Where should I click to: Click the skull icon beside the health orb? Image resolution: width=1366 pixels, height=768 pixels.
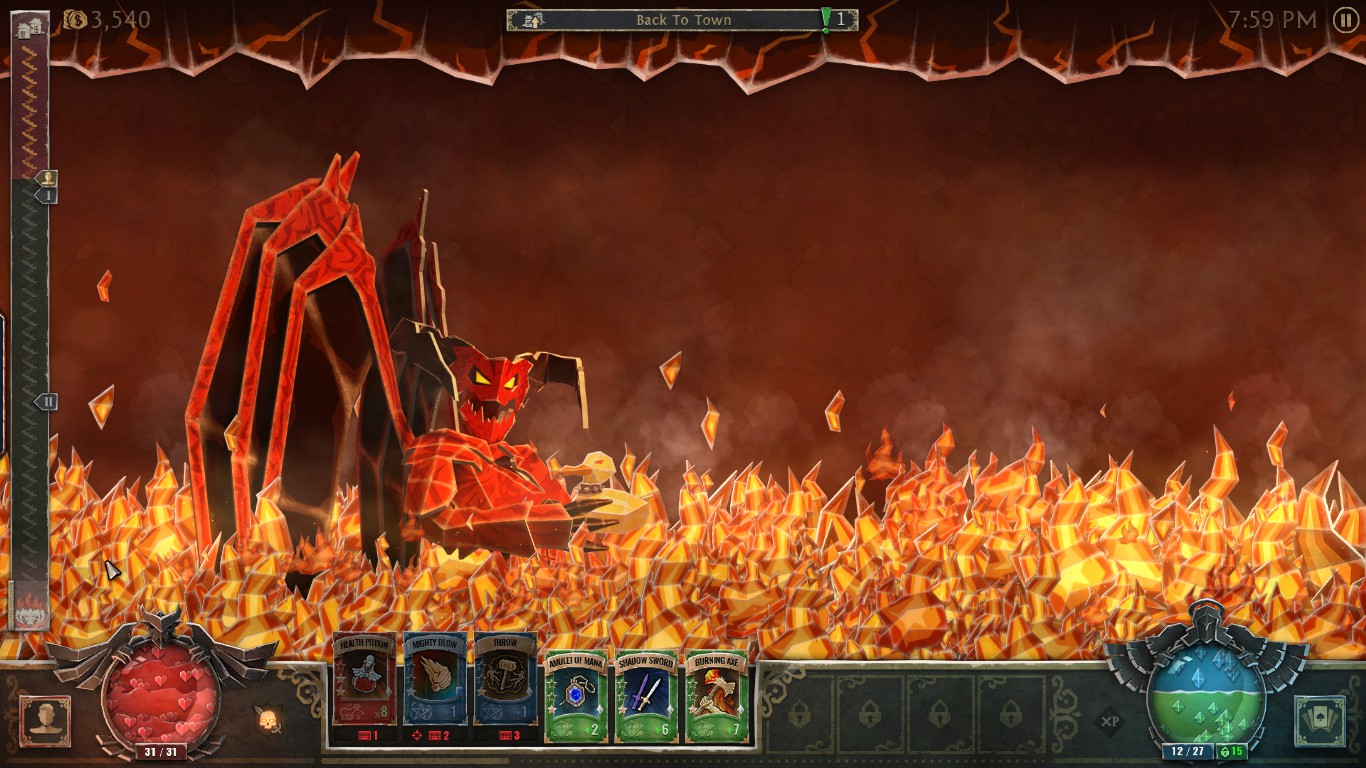pyautogui.click(x=268, y=719)
